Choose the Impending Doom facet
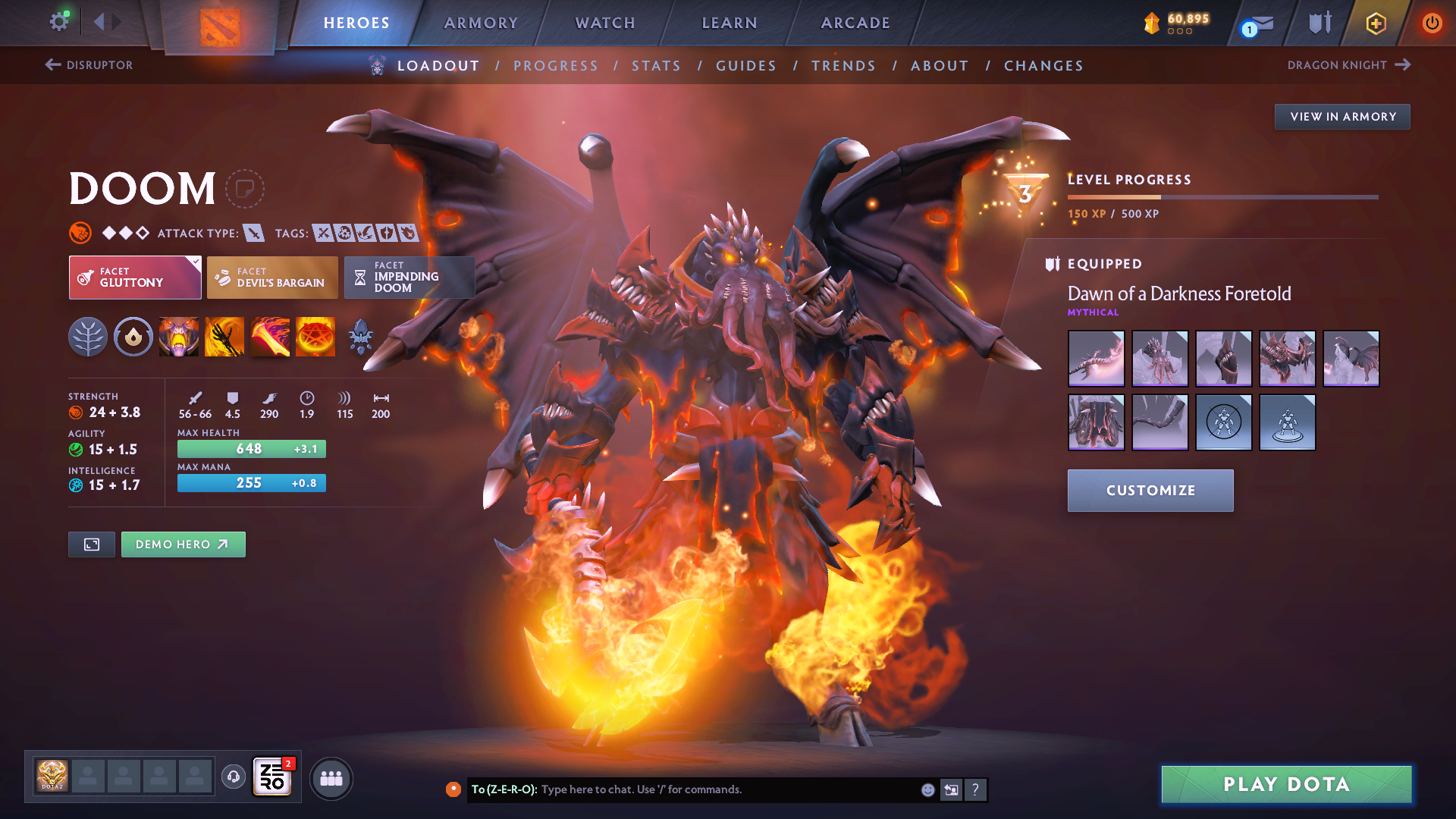The width and height of the screenshot is (1456, 819). pos(409,278)
